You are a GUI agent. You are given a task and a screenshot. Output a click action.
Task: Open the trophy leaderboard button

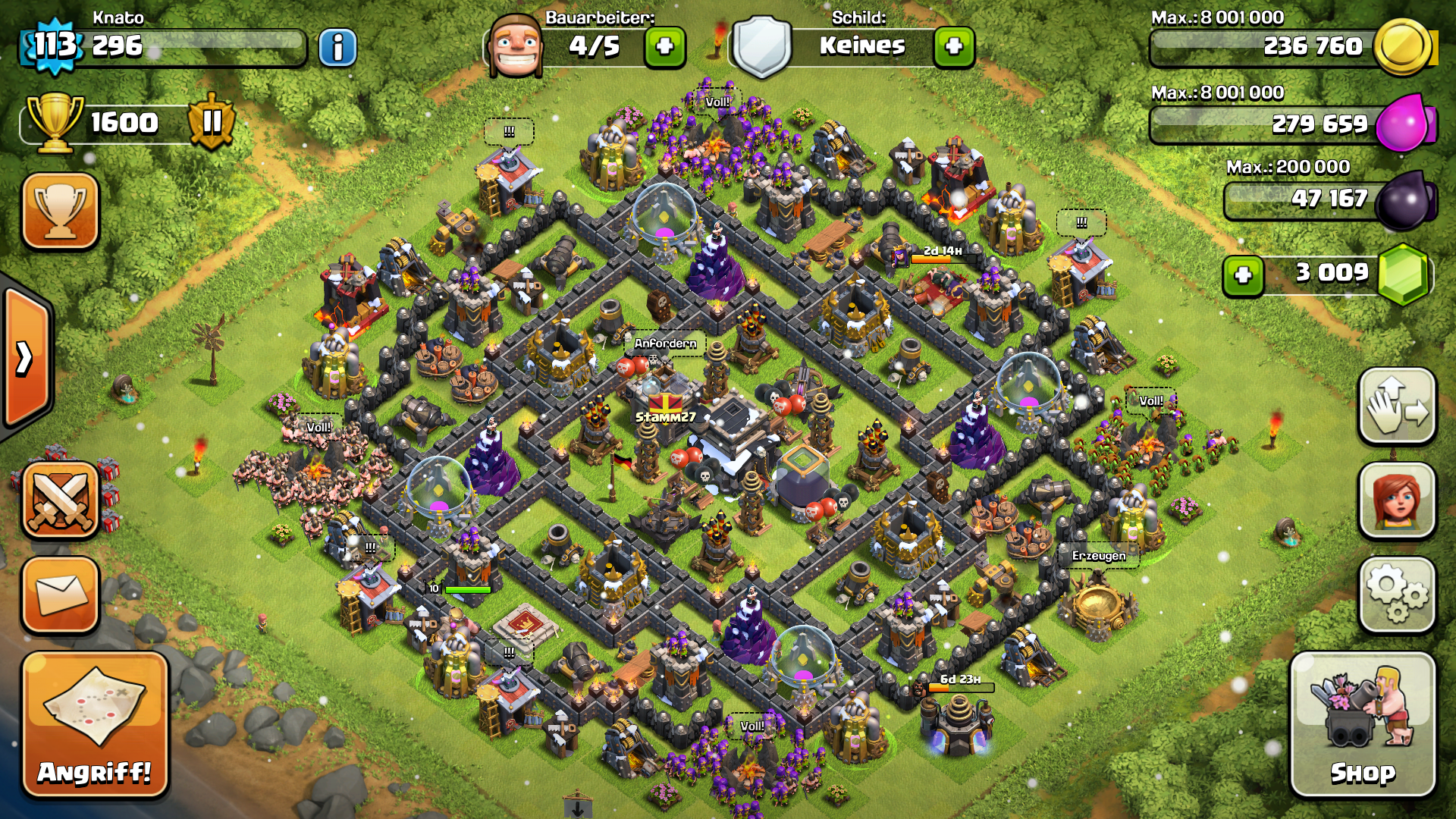click(61, 211)
